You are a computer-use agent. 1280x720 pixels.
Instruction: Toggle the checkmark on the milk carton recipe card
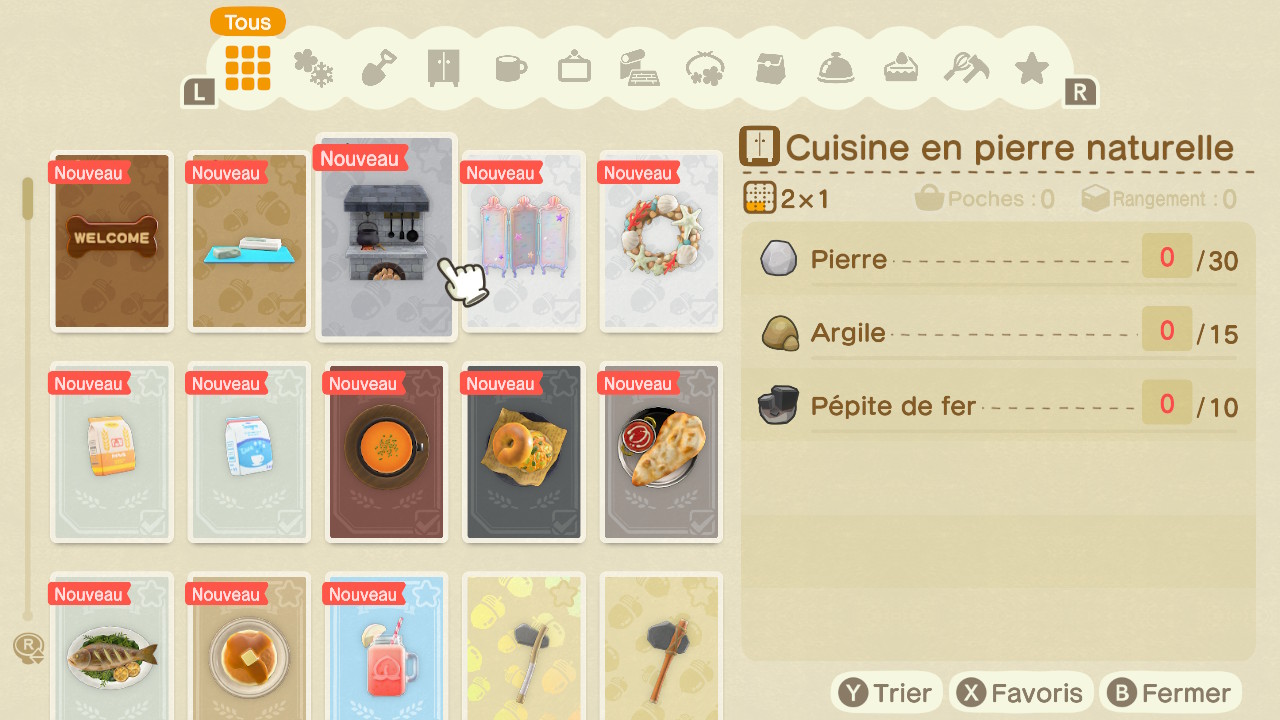click(x=292, y=521)
